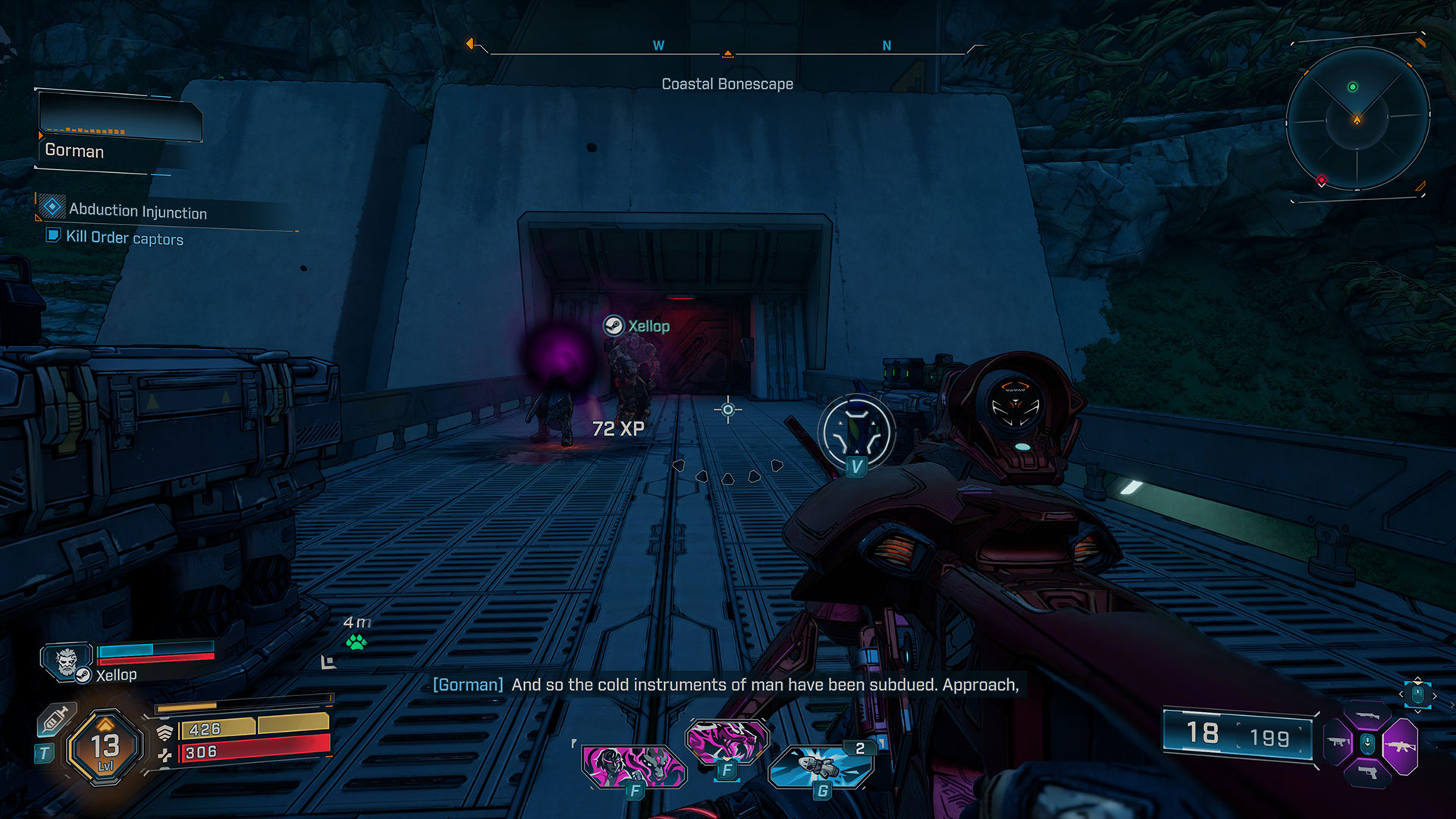Select the grenade ordnance icon

[x=821, y=767]
